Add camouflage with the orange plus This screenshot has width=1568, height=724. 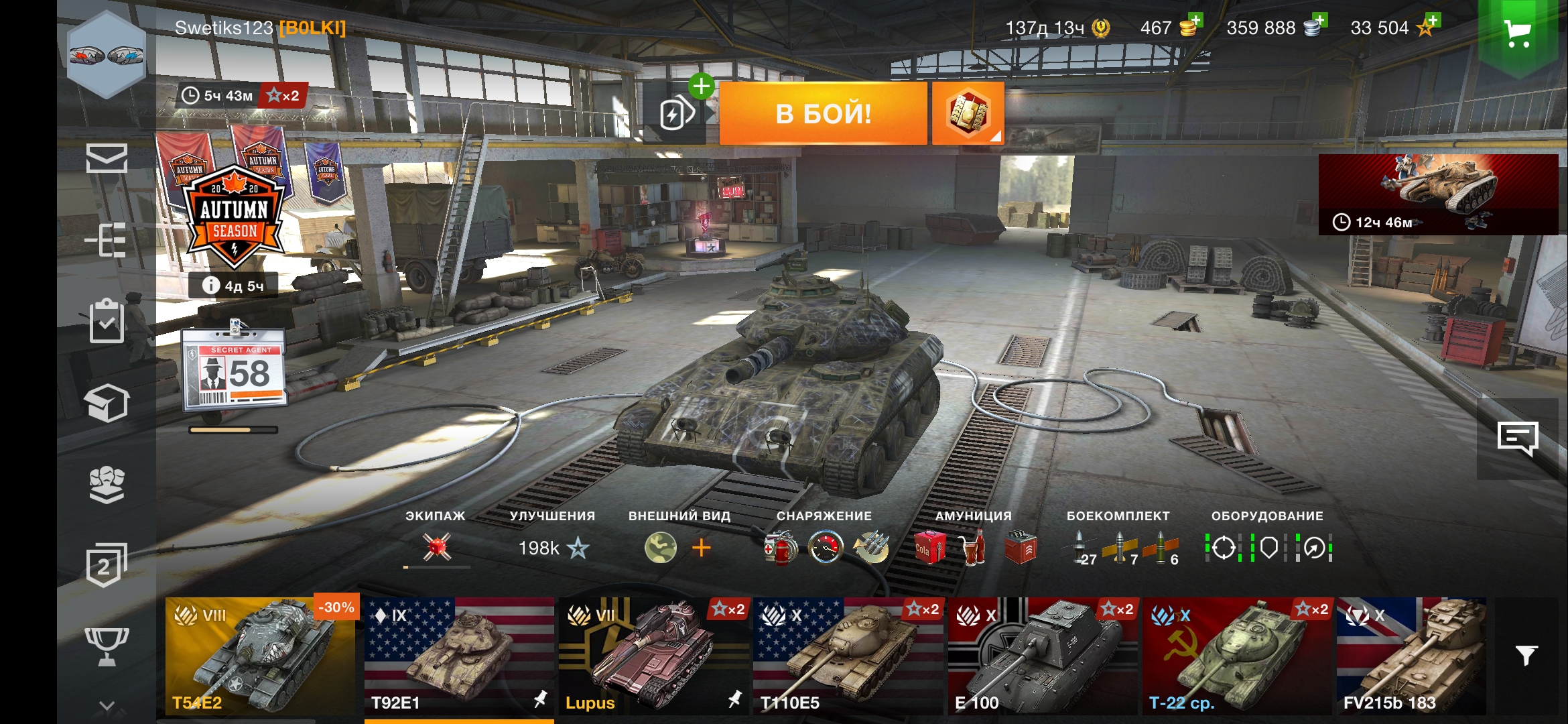click(701, 548)
